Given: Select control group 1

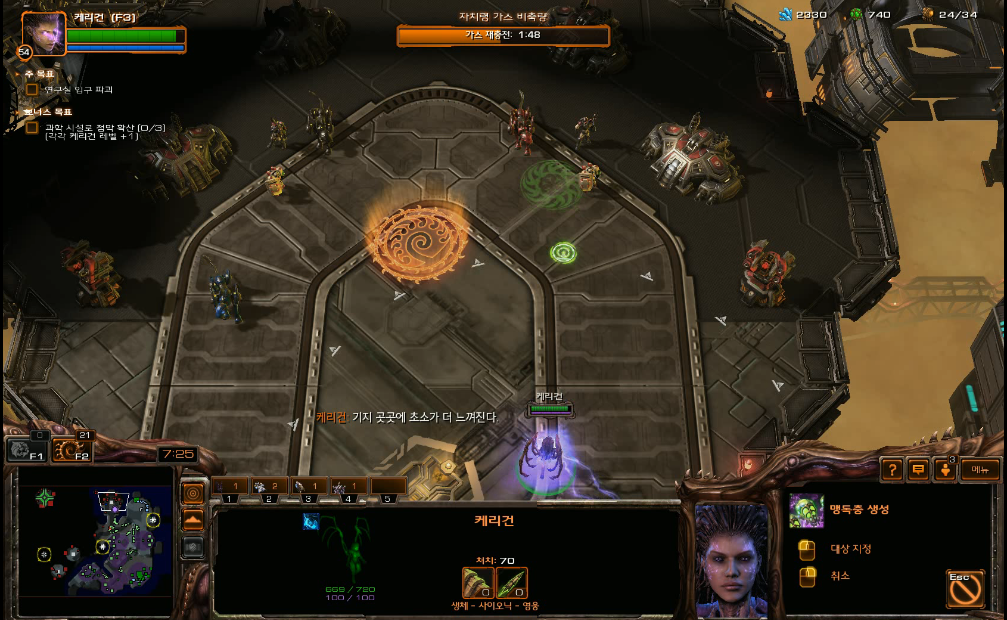Looking at the screenshot, I should tap(231, 488).
